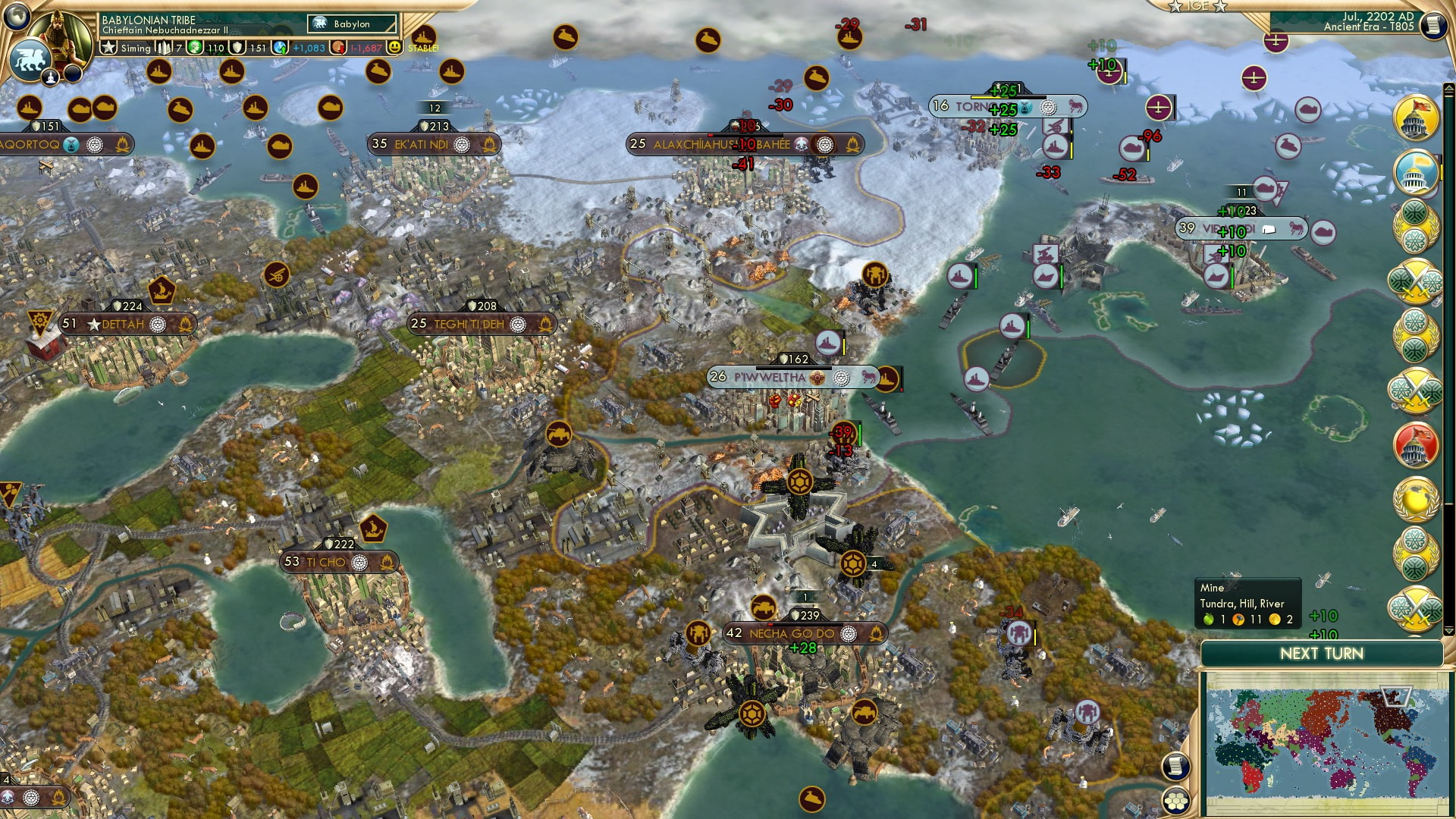Open the Babylon civilization dropdown
This screenshot has height=819, width=1456.
tap(351, 24)
